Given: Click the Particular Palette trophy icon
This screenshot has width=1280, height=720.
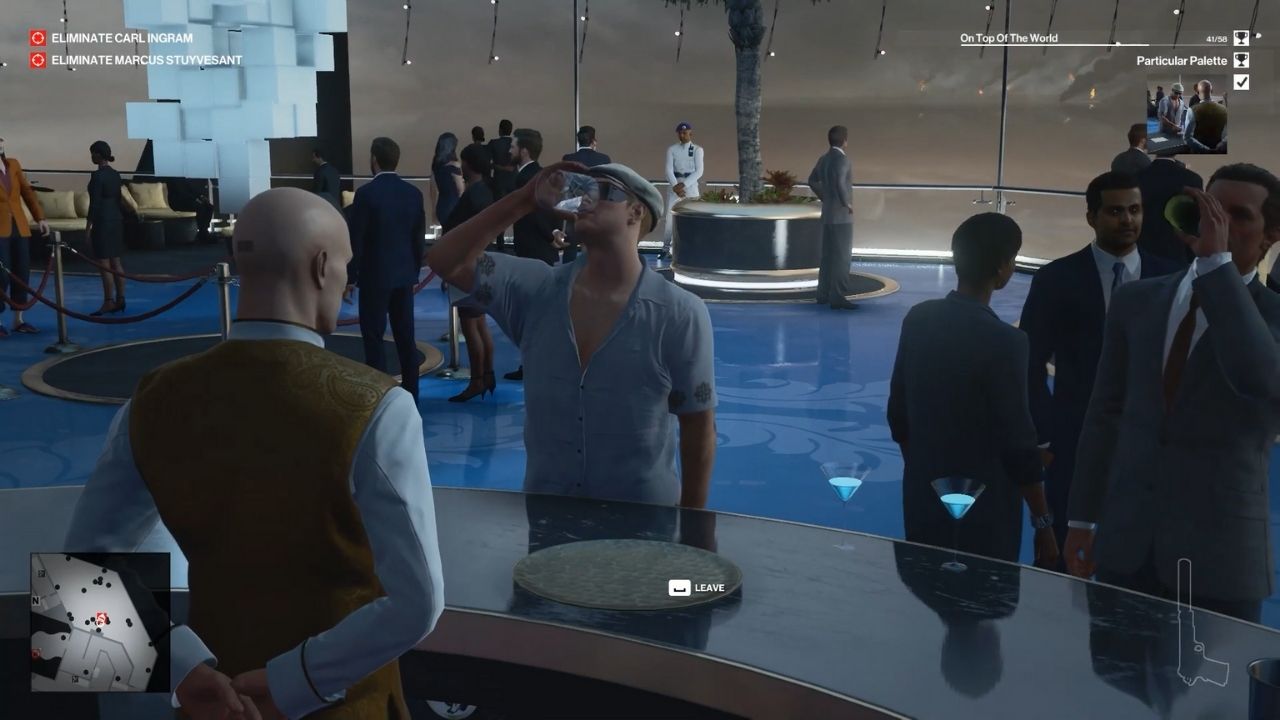Looking at the screenshot, I should point(1240,60).
